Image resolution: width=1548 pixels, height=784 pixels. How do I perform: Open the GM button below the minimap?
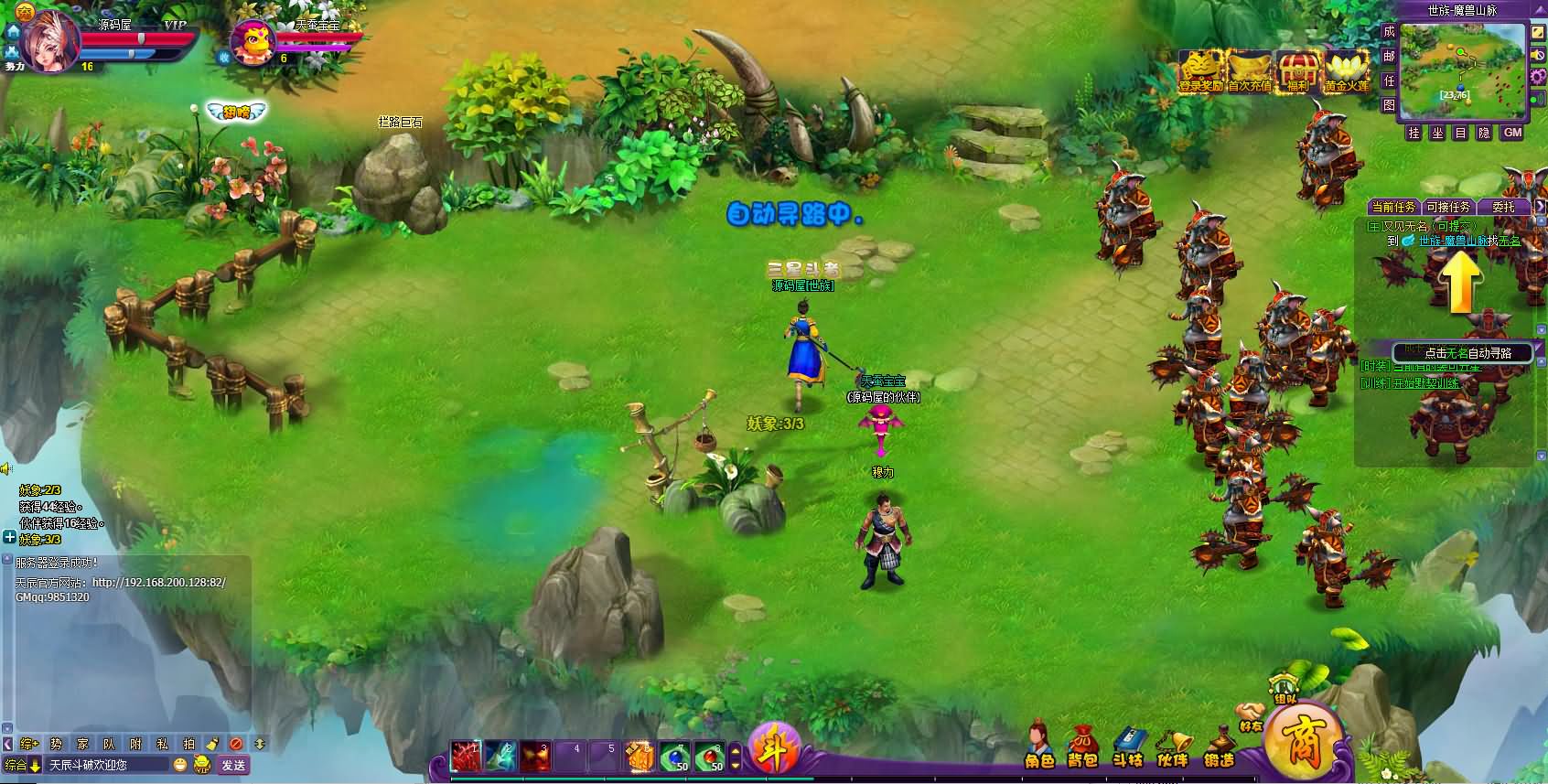click(1513, 133)
